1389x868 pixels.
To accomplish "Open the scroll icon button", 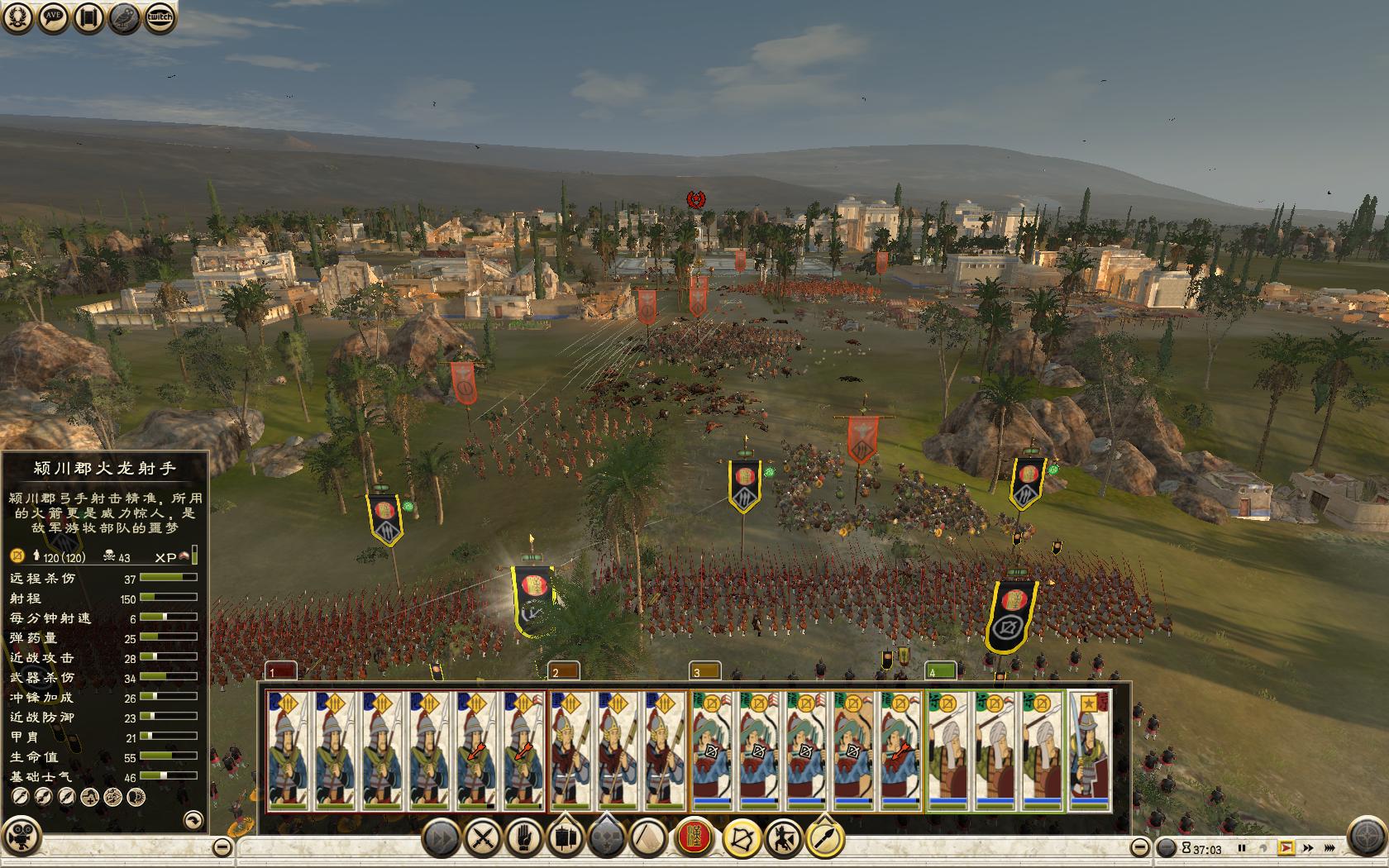I will click(88, 17).
